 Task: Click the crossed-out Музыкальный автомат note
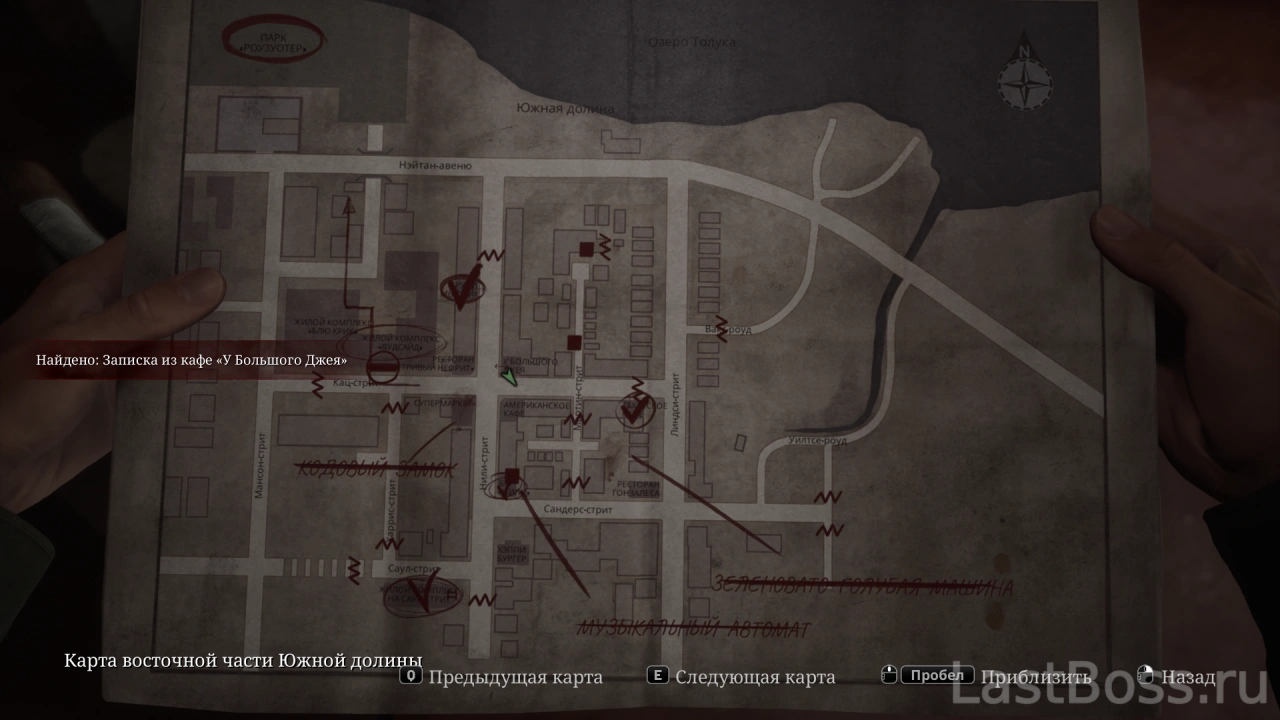coord(694,628)
